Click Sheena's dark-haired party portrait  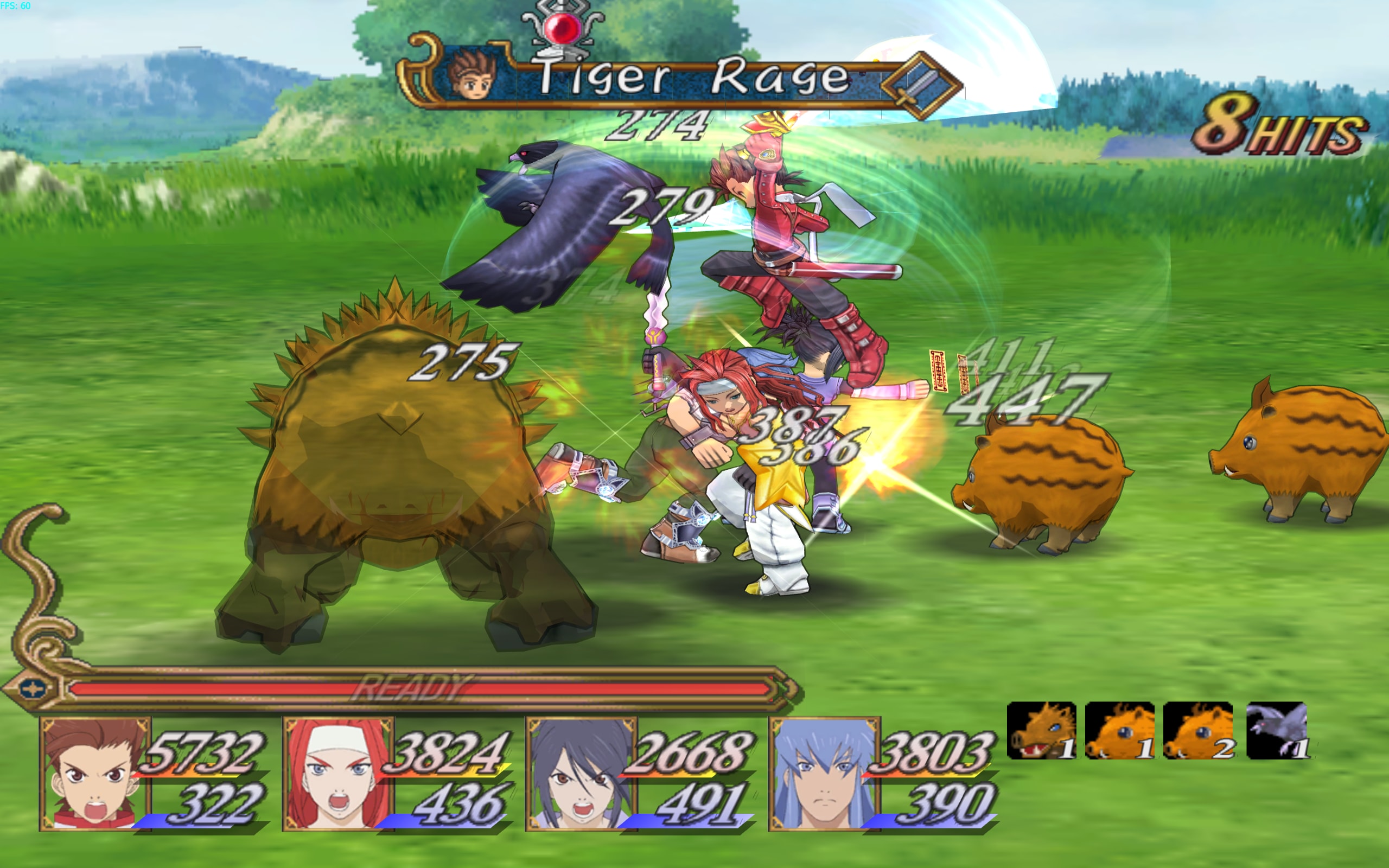[581, 774]
